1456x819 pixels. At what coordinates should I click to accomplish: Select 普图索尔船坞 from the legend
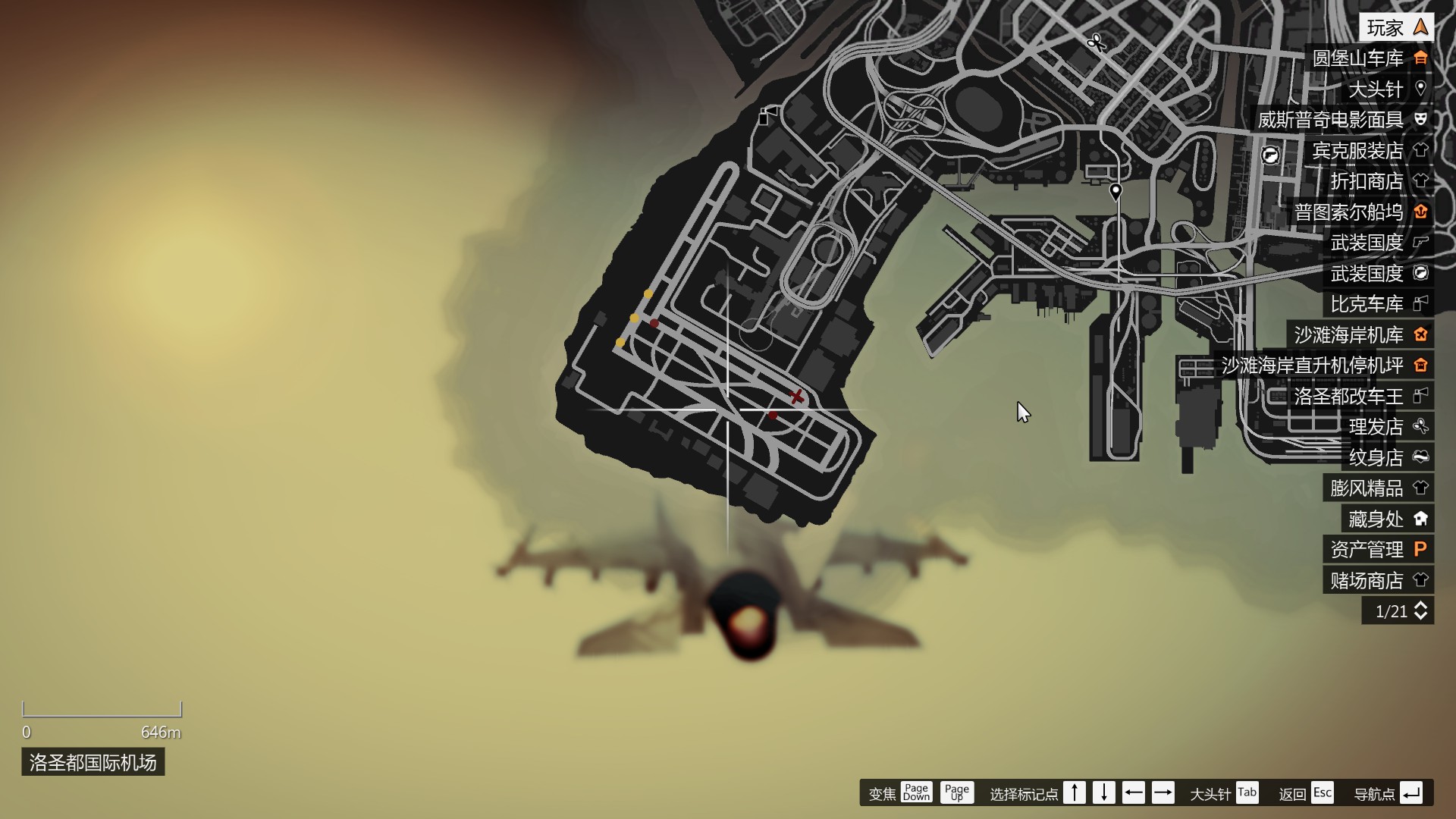pos(1360,212)
